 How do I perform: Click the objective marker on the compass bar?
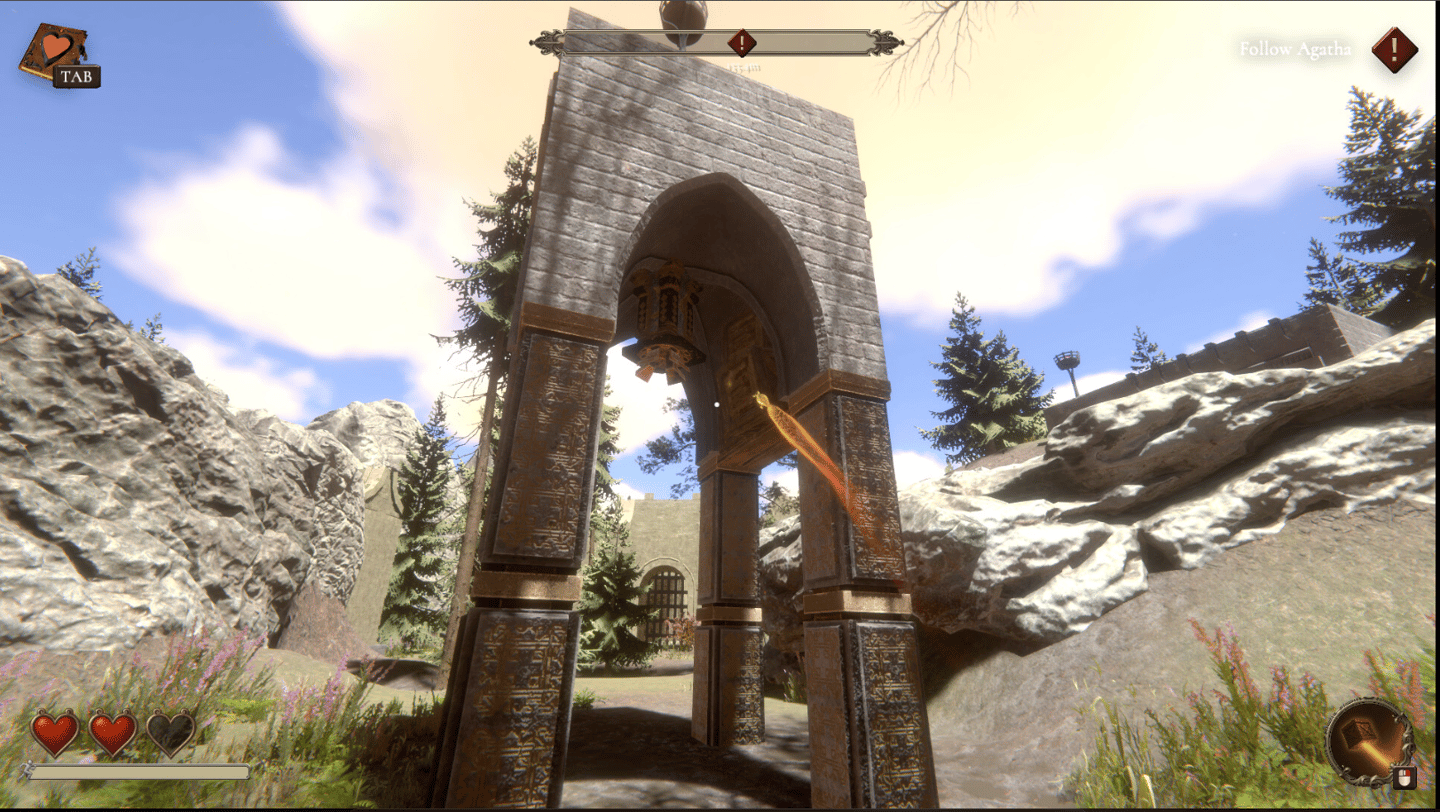(x=741, y=43)
